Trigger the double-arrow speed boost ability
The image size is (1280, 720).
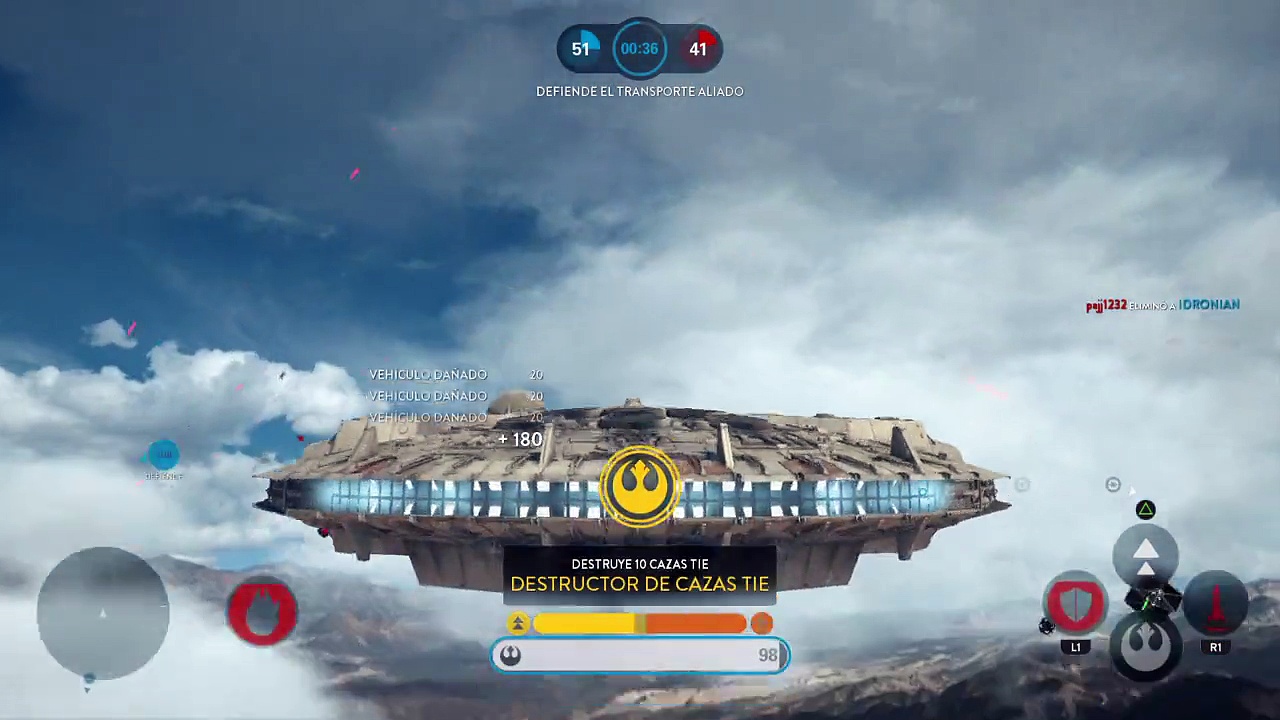(1146, 553)
